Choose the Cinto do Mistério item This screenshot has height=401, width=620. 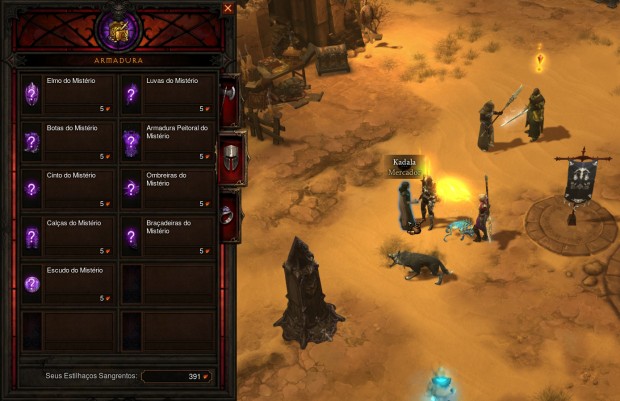point(68,189)
